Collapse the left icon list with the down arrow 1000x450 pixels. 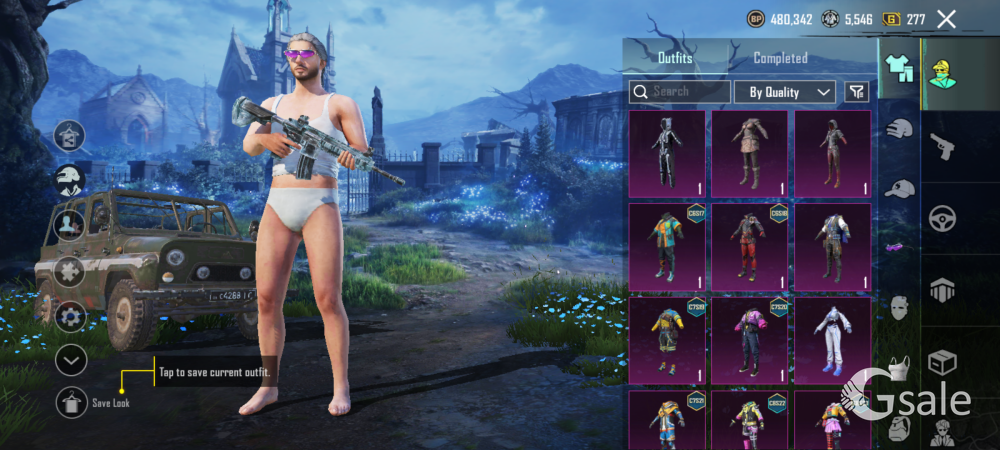(x=71, y=360)
